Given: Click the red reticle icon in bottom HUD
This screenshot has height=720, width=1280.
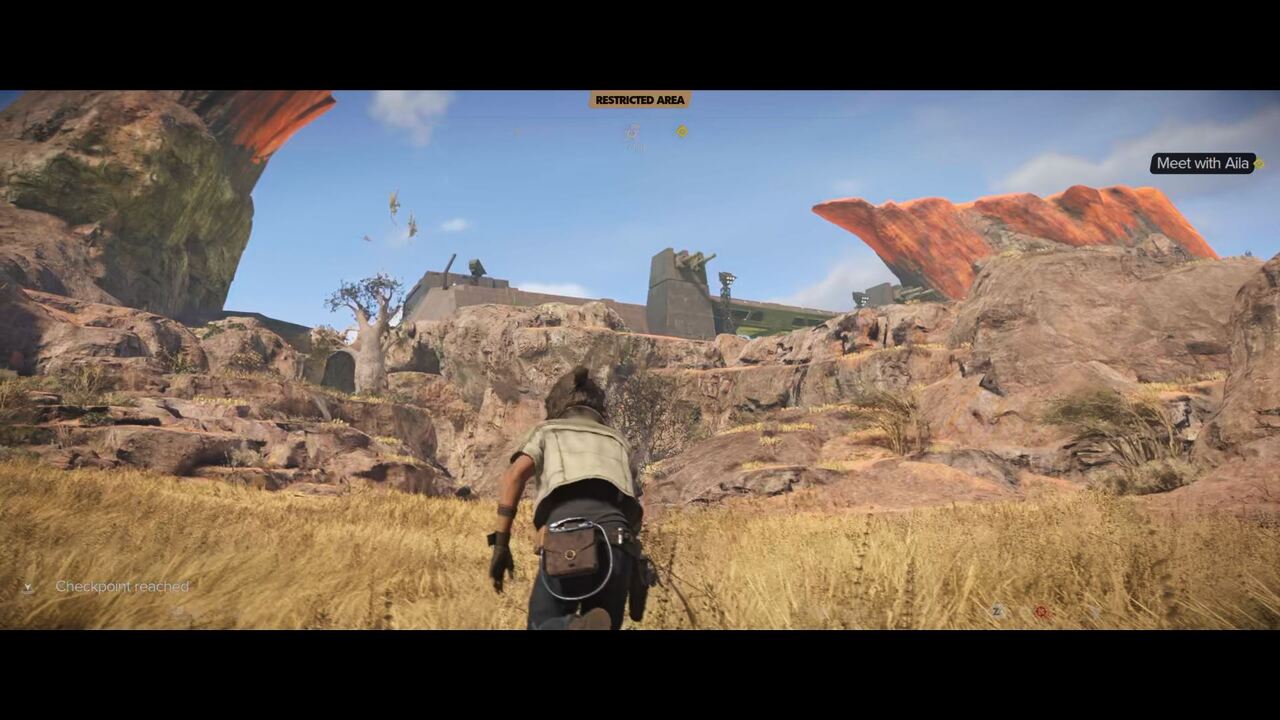Looking at the screenshot, I should click(x=1042, y=610).
